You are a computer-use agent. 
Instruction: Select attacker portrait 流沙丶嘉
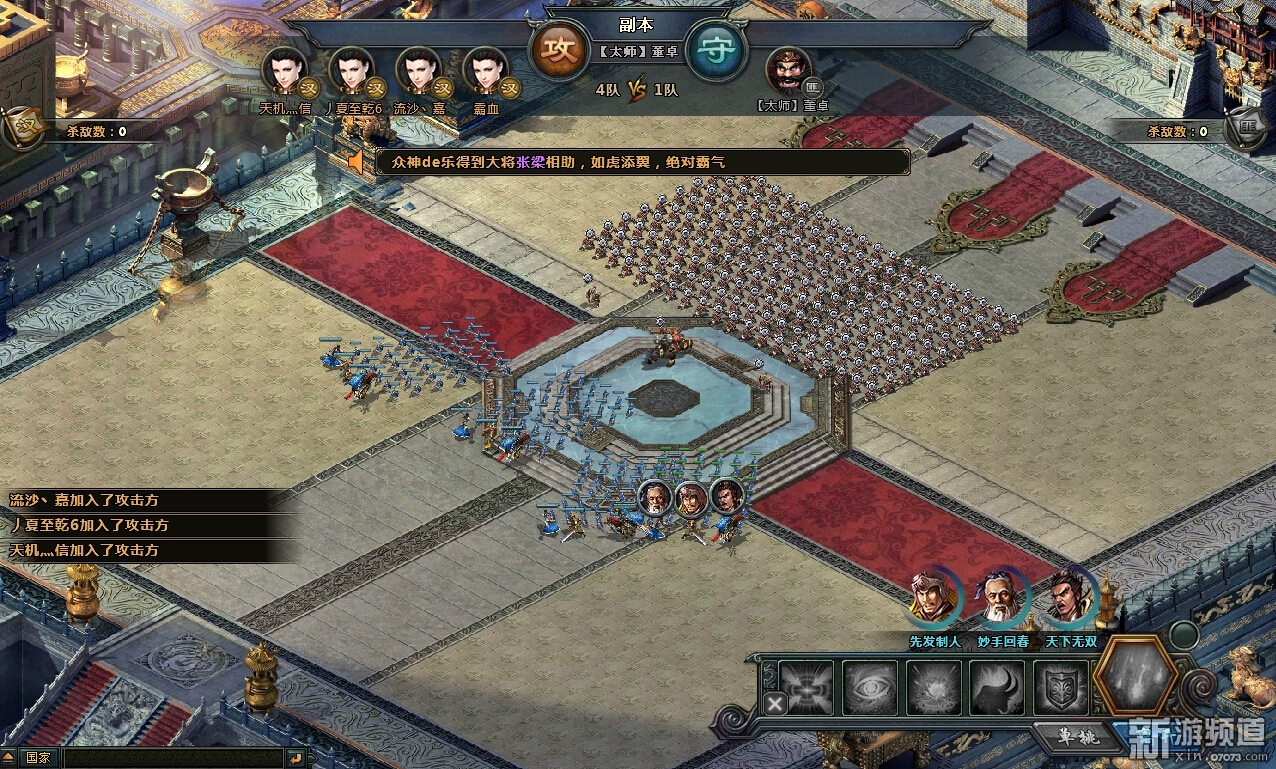tap(420, 72)
